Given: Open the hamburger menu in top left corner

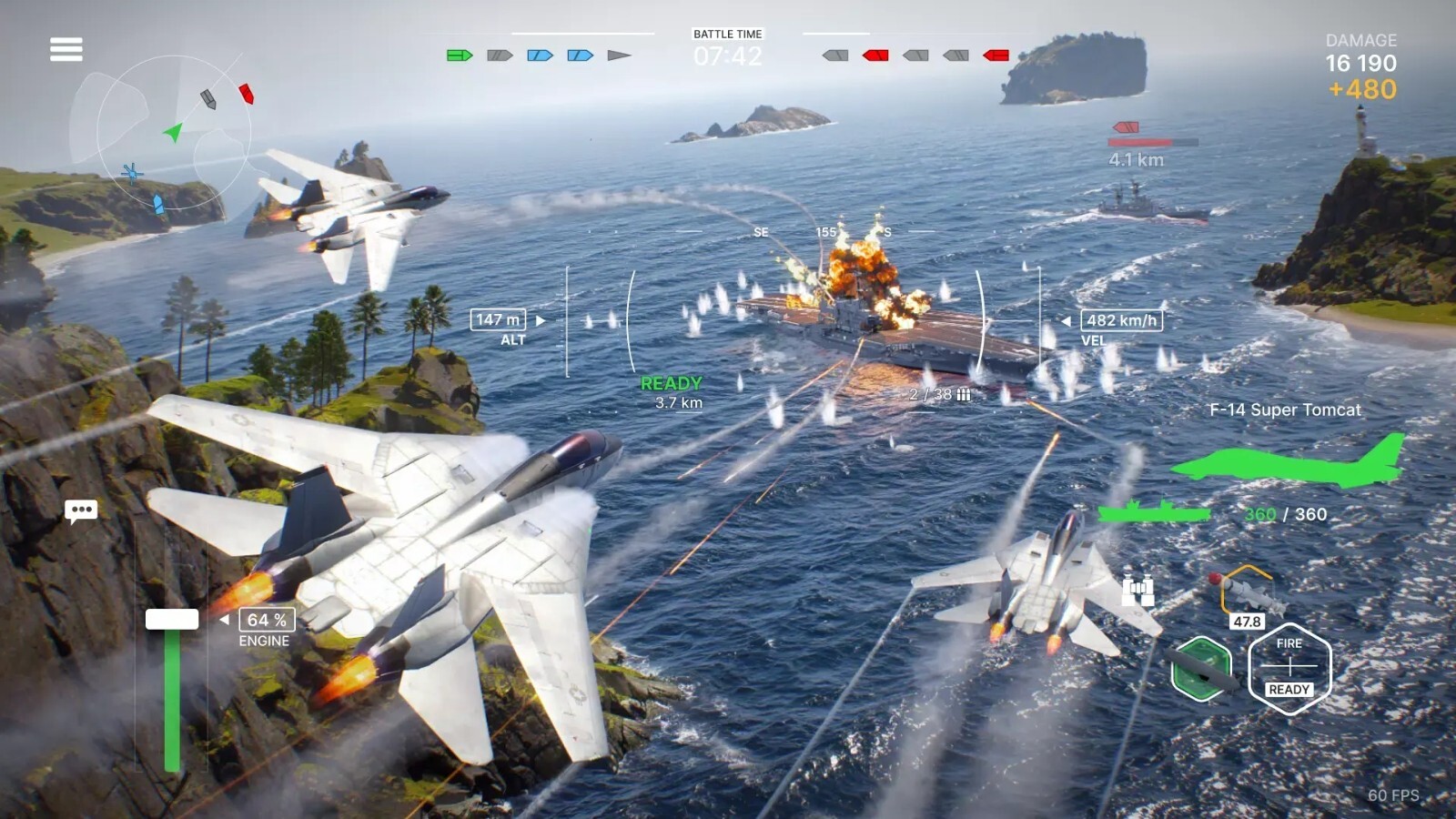Looking at the screenshot, I should pos(65,48).
